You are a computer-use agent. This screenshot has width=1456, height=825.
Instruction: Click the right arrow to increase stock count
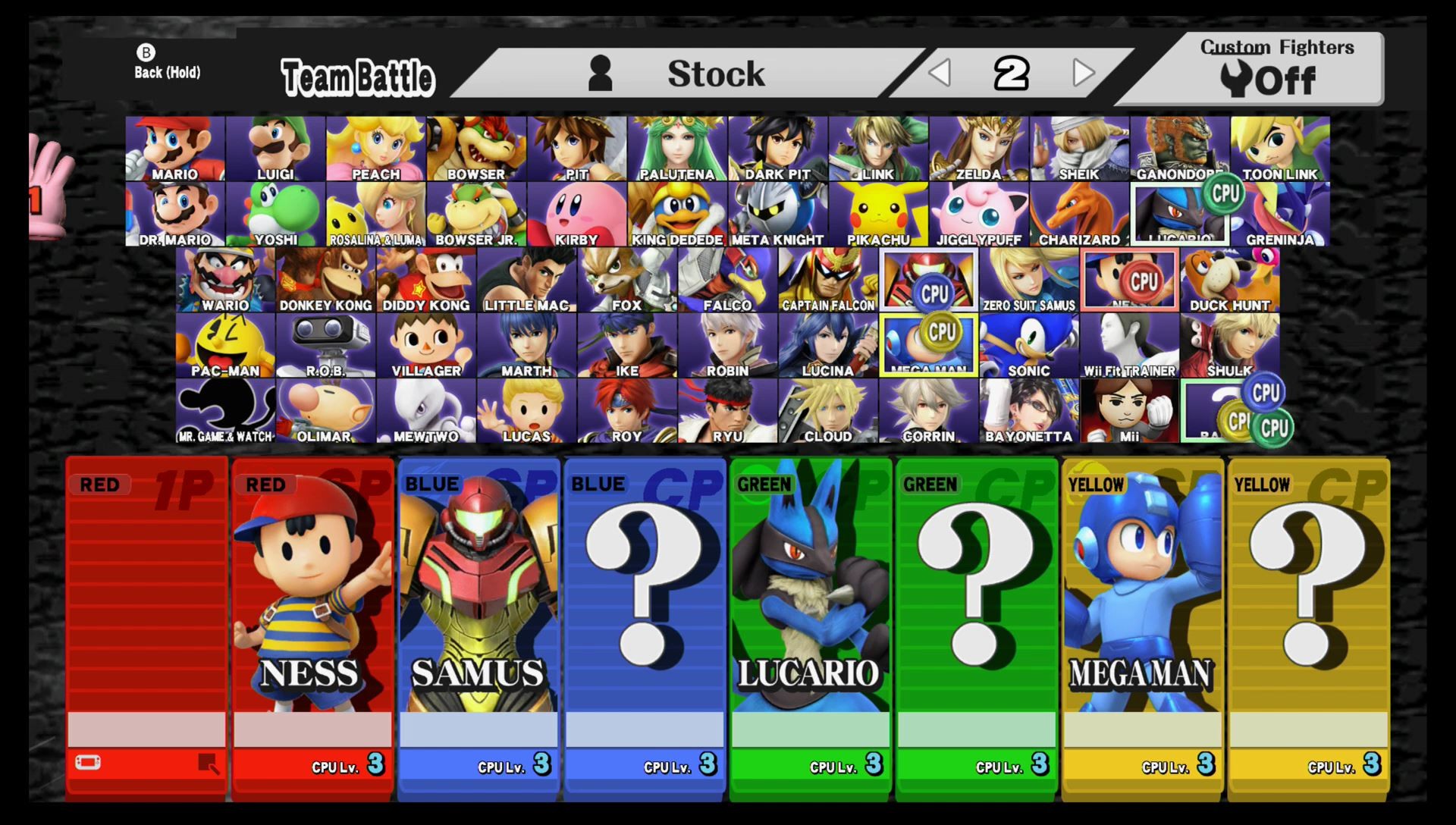[x=1084, y=72]
